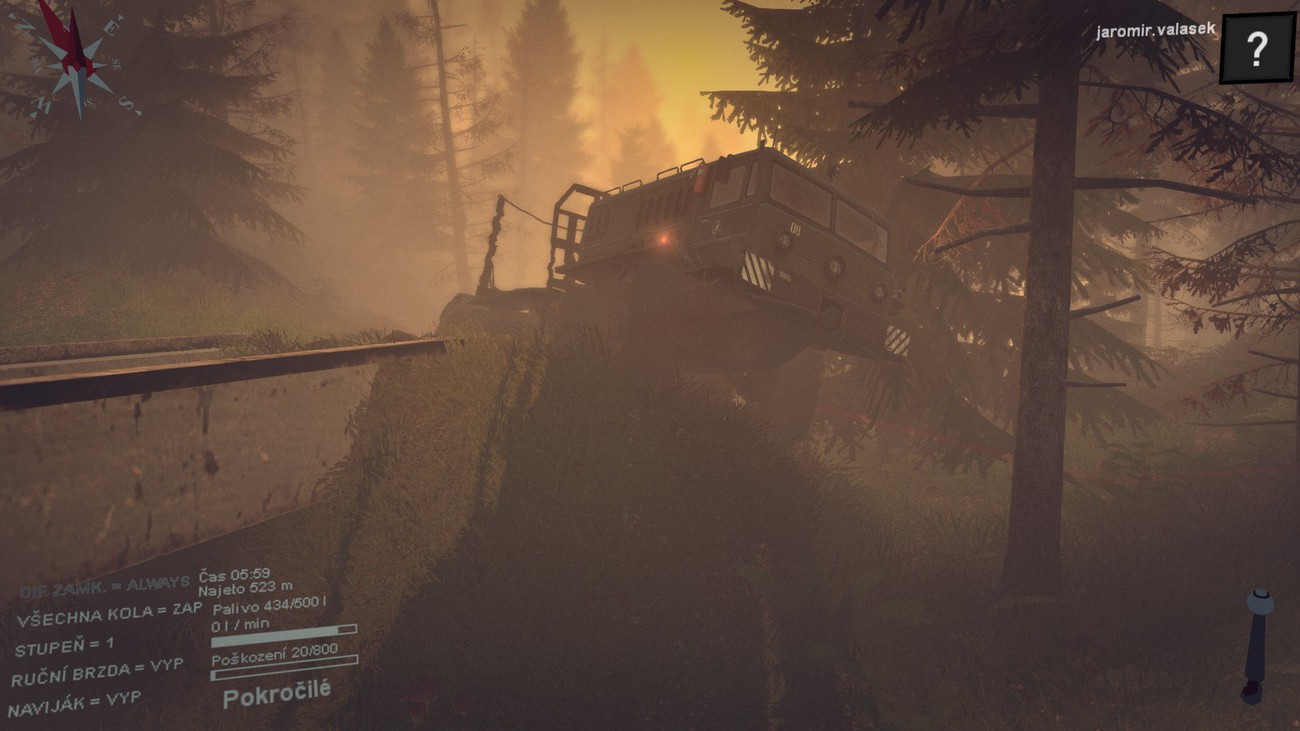
Task: Open the Pokročilé advanced menu
Action: pyautogui.click(x=277, y=693)
